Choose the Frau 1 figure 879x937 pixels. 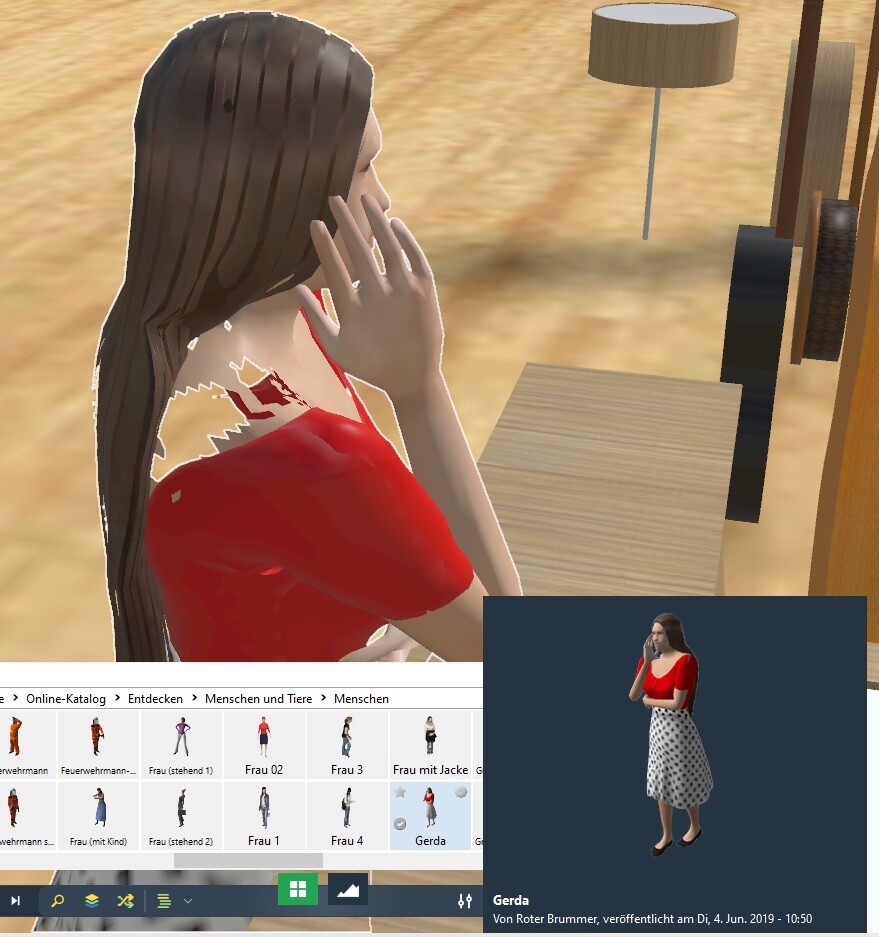pos(264,808)
